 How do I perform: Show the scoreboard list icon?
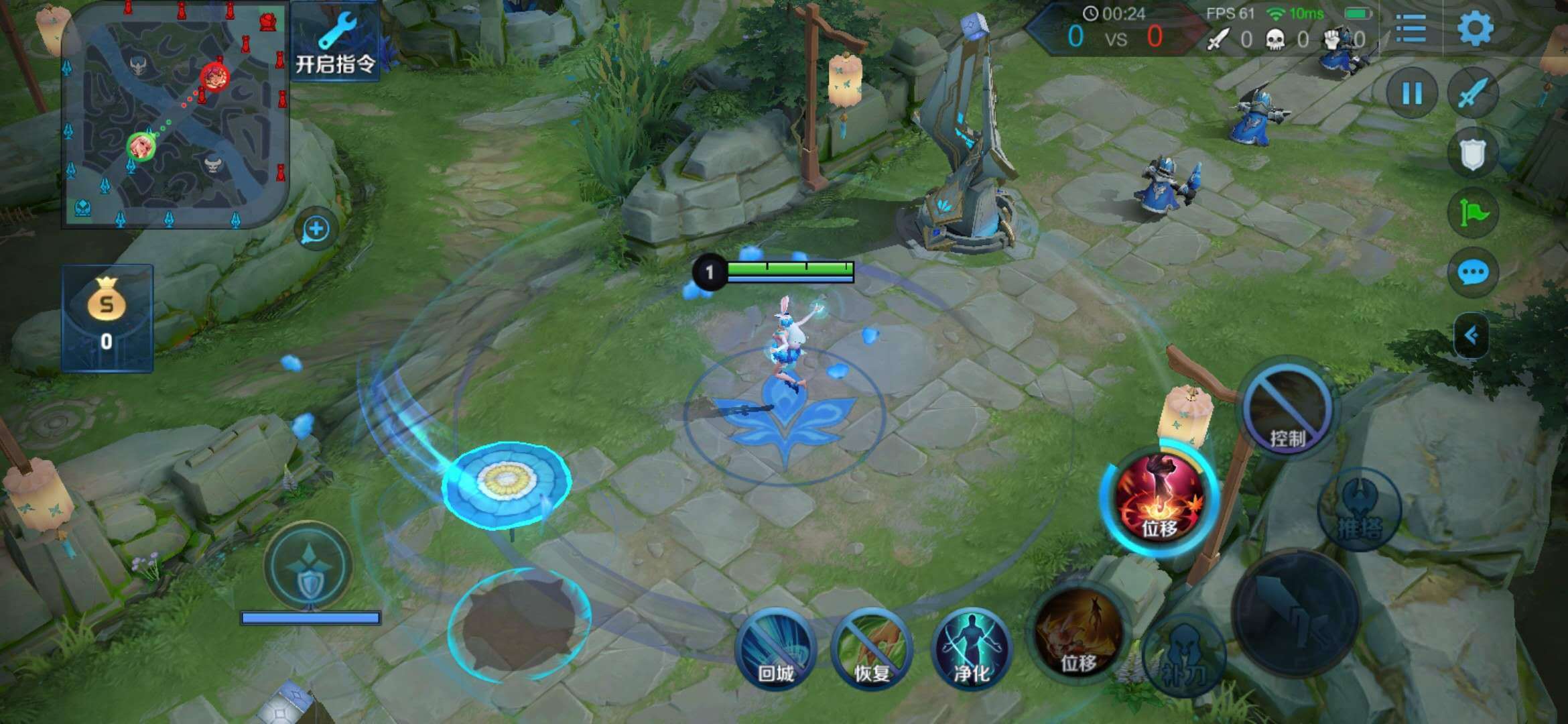pyautogui.click(x=1411, y=28)
